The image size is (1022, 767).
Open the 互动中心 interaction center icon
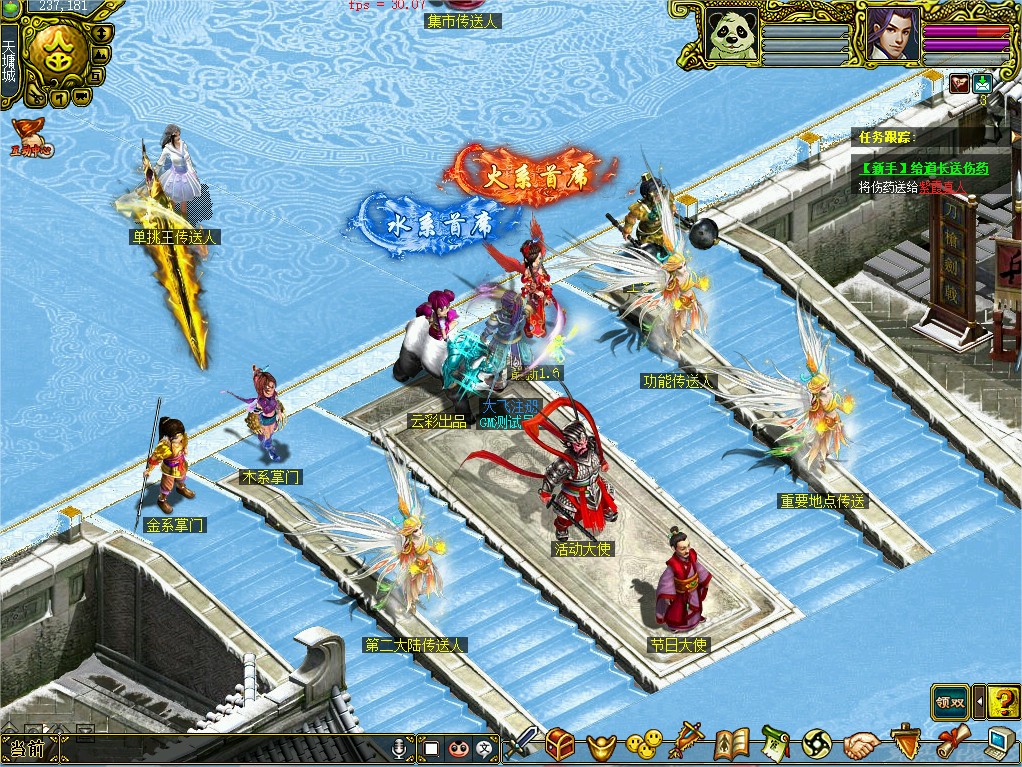click(x=30, y=137)
